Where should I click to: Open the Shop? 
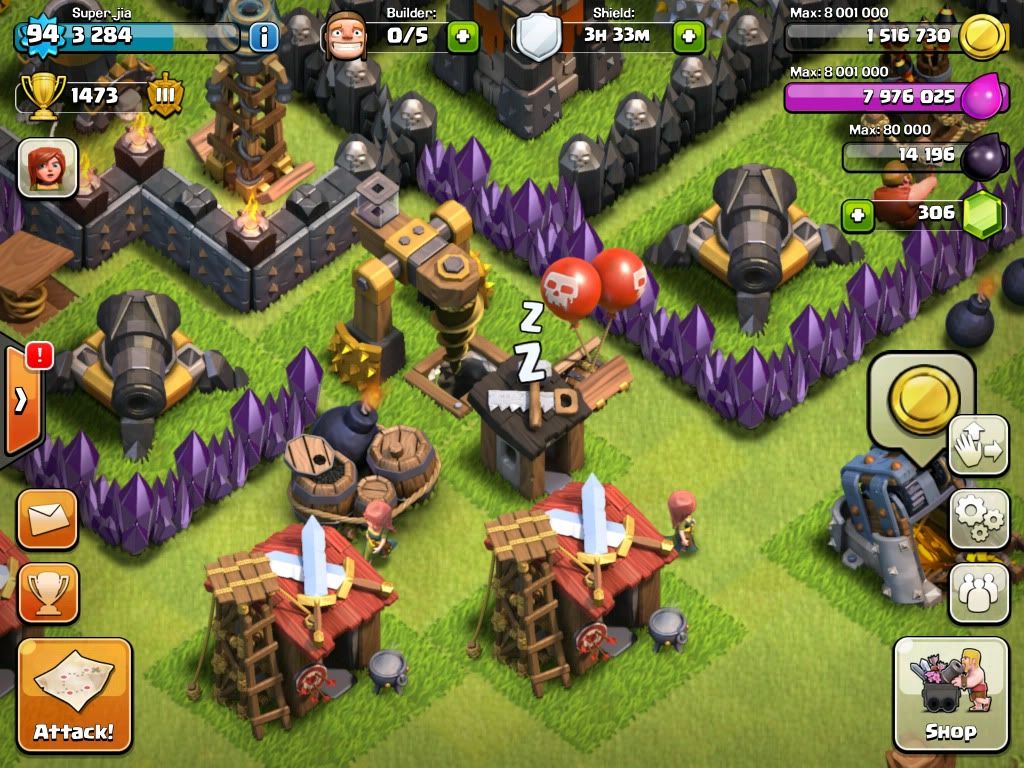950,693
